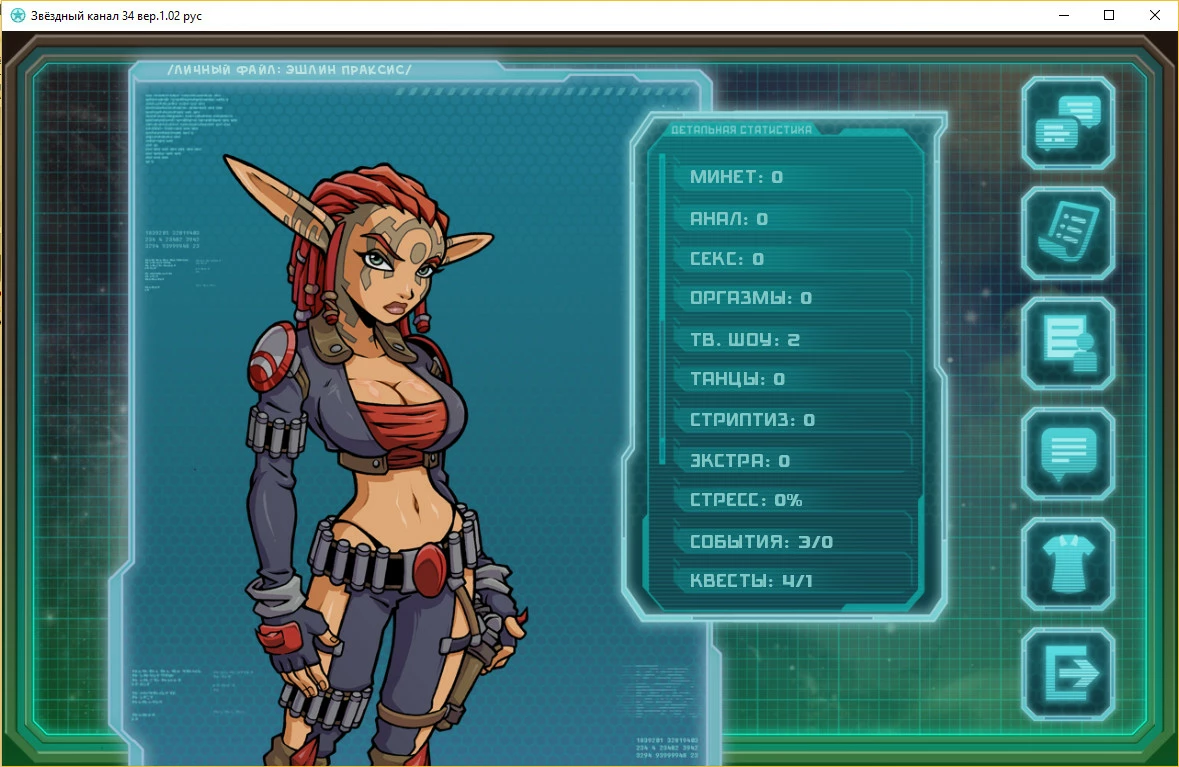Viewport: 1179px width, 767px height.
Task: Close the game window
Action: 1155,15
